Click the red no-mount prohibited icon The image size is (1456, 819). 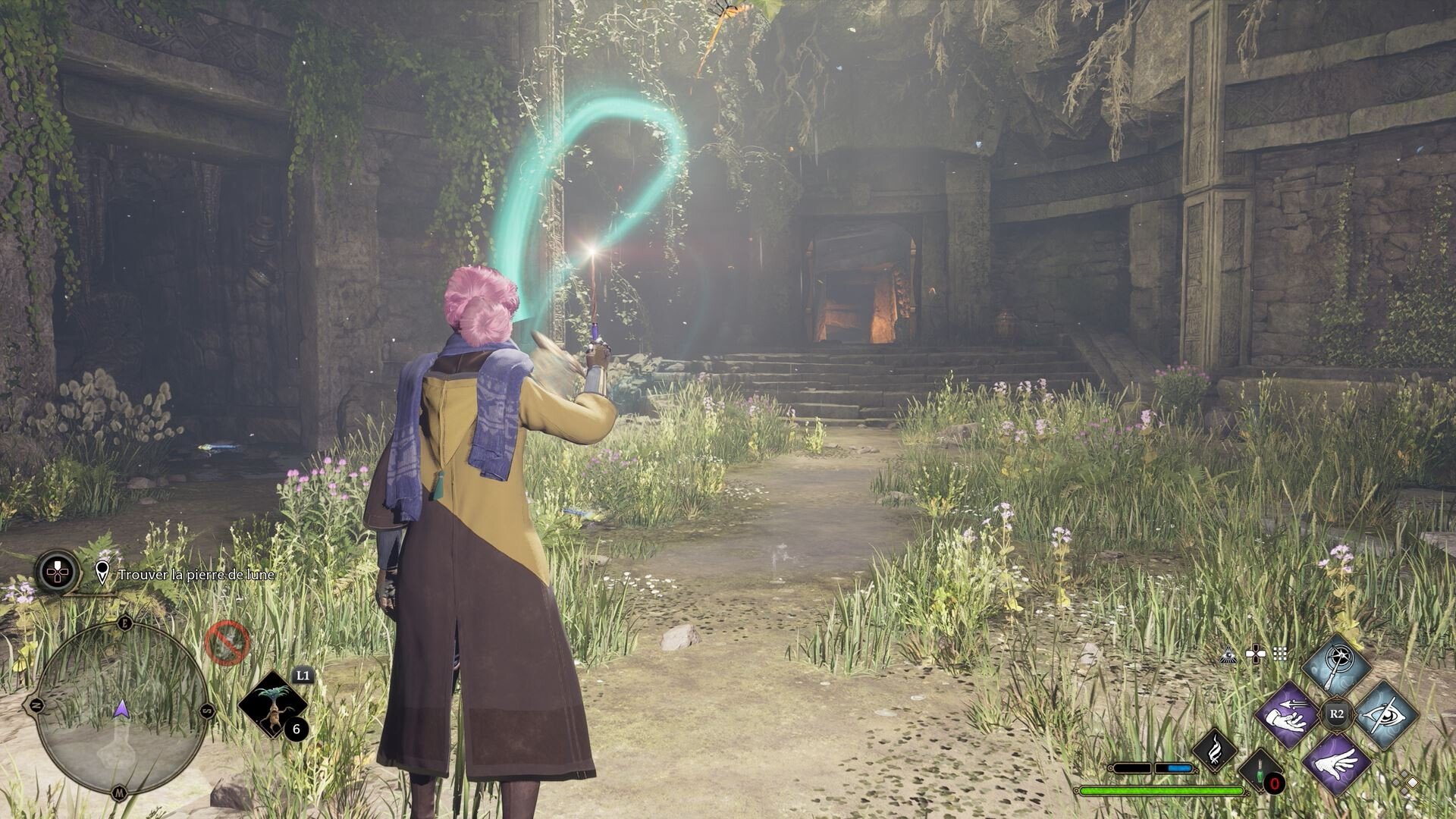point(227,643)
